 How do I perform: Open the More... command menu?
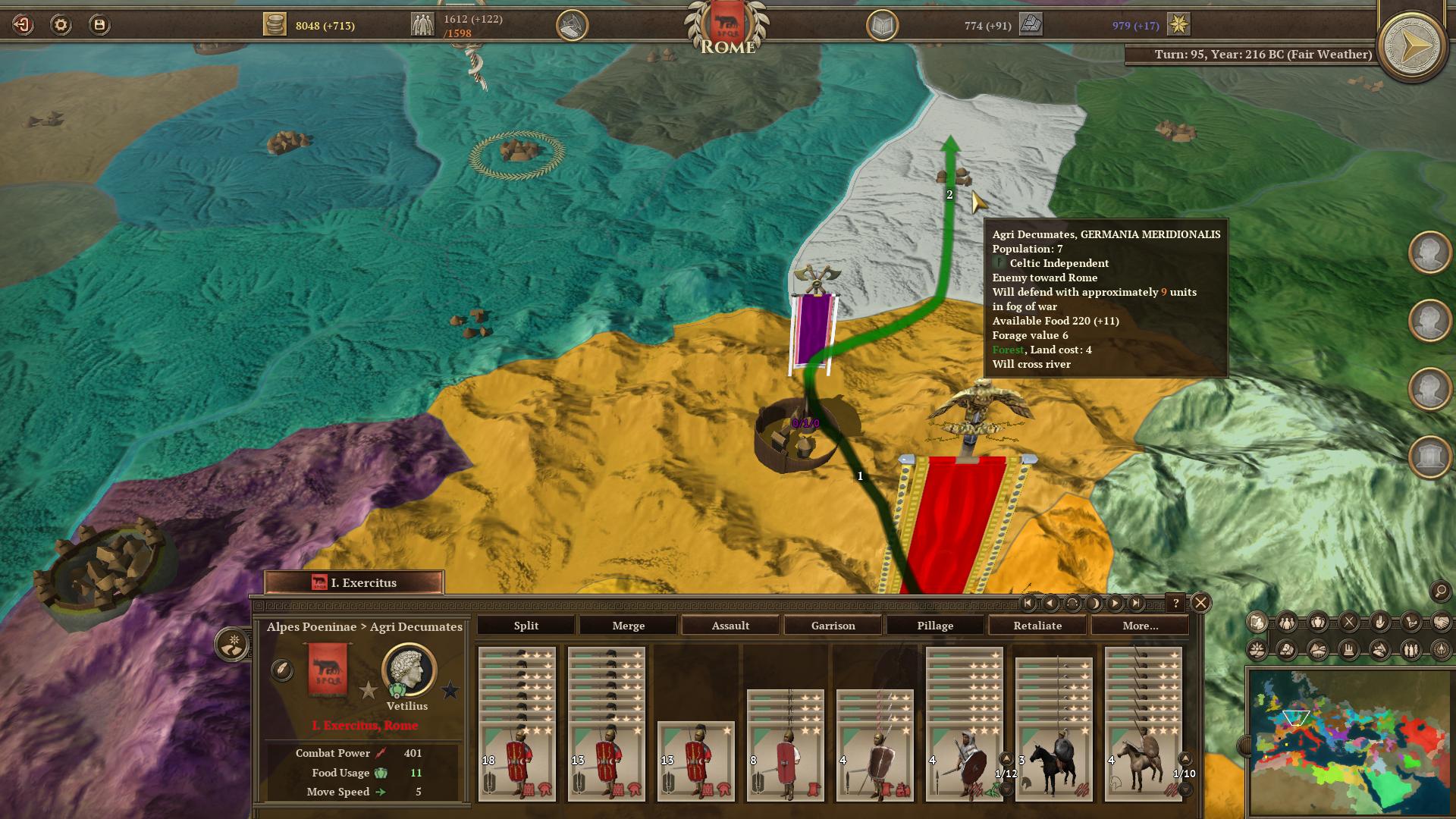click(1140, 626)
